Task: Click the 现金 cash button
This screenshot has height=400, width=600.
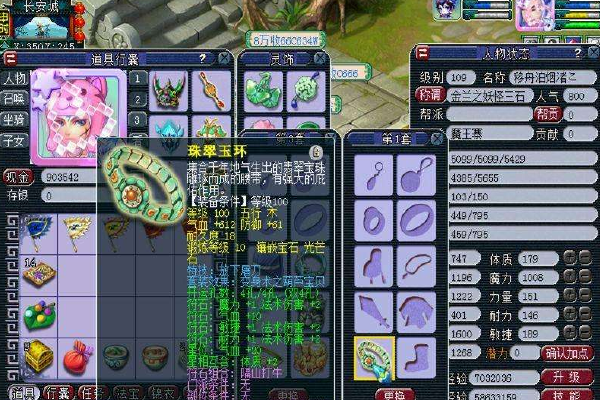Action: coord(17,176)
